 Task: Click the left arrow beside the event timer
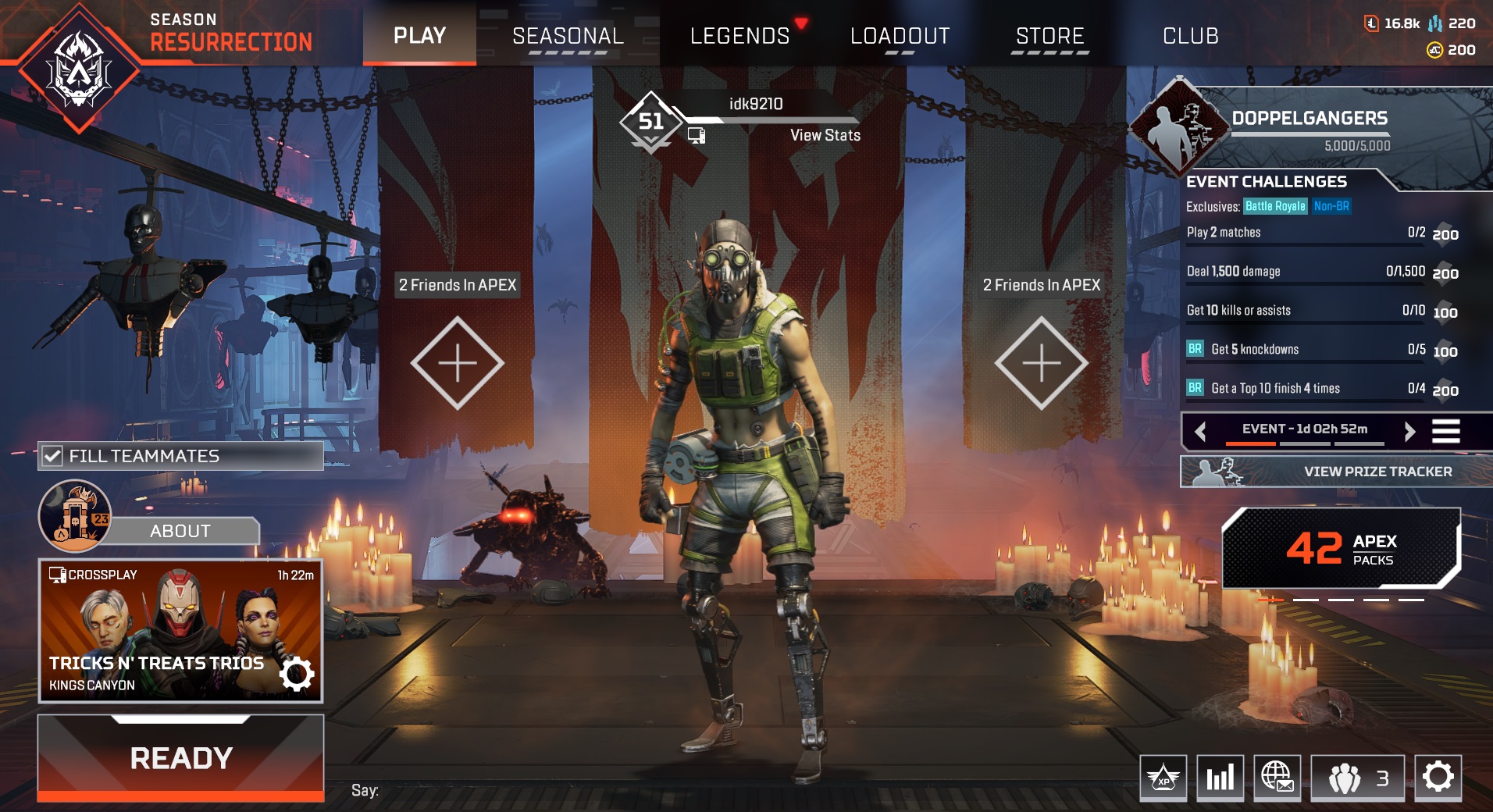click(x=1201, y=430)
